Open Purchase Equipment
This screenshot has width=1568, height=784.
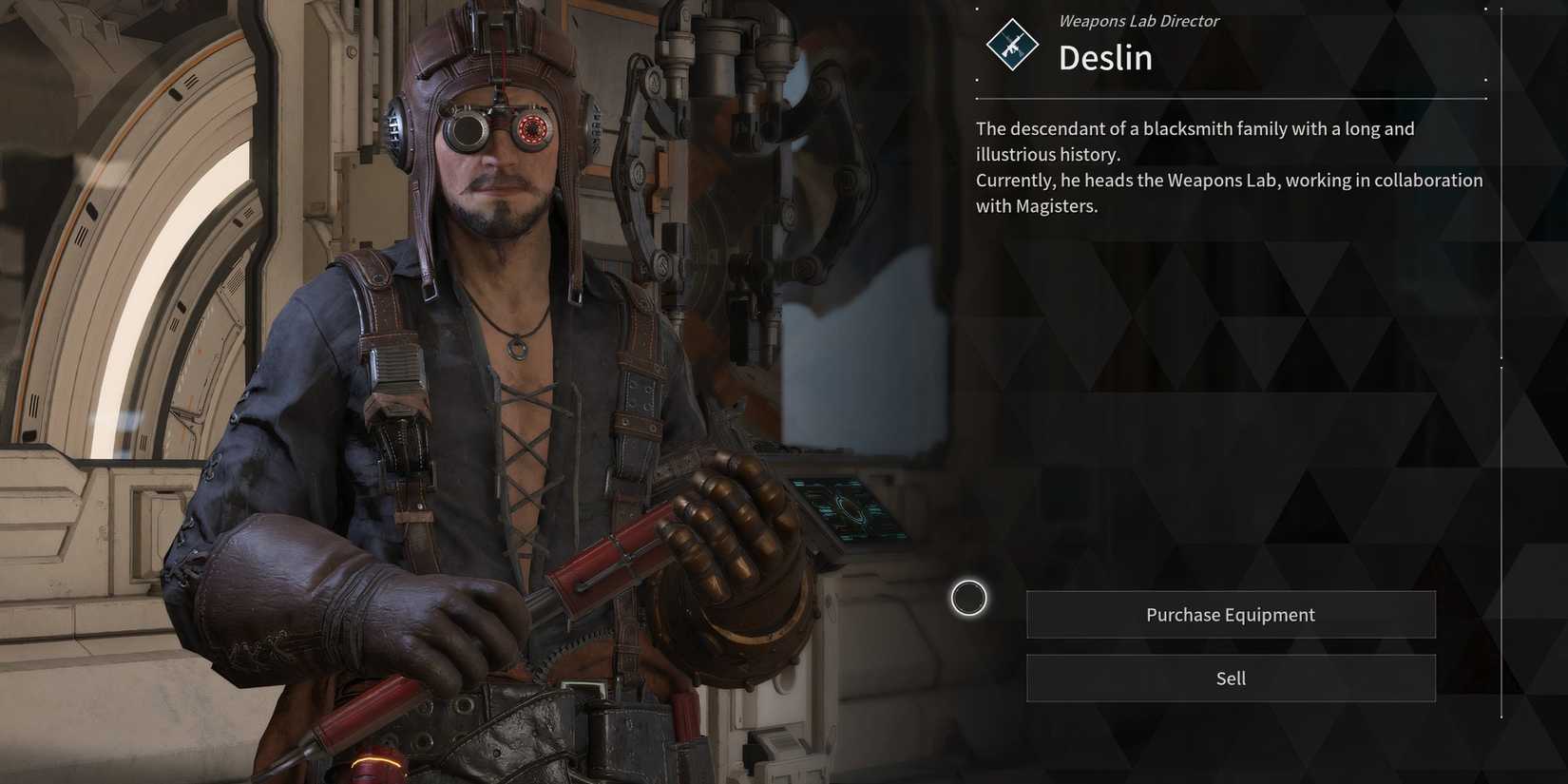[x=1231, y=614]
